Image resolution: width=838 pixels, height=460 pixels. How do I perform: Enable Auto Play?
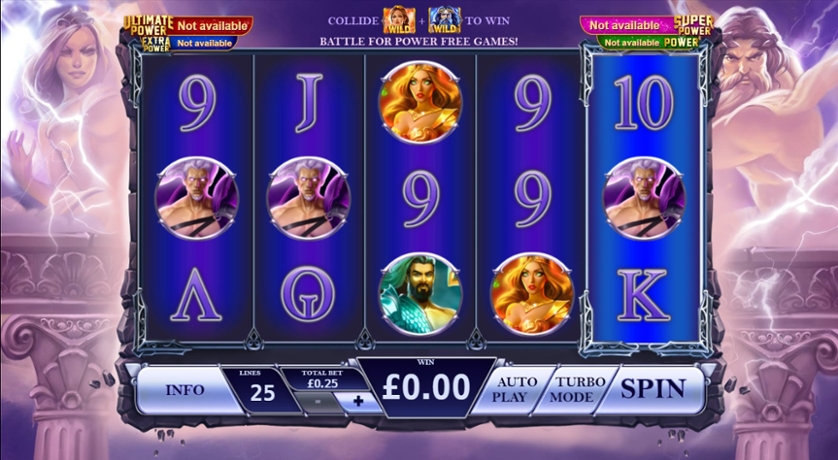click(515, 389)
